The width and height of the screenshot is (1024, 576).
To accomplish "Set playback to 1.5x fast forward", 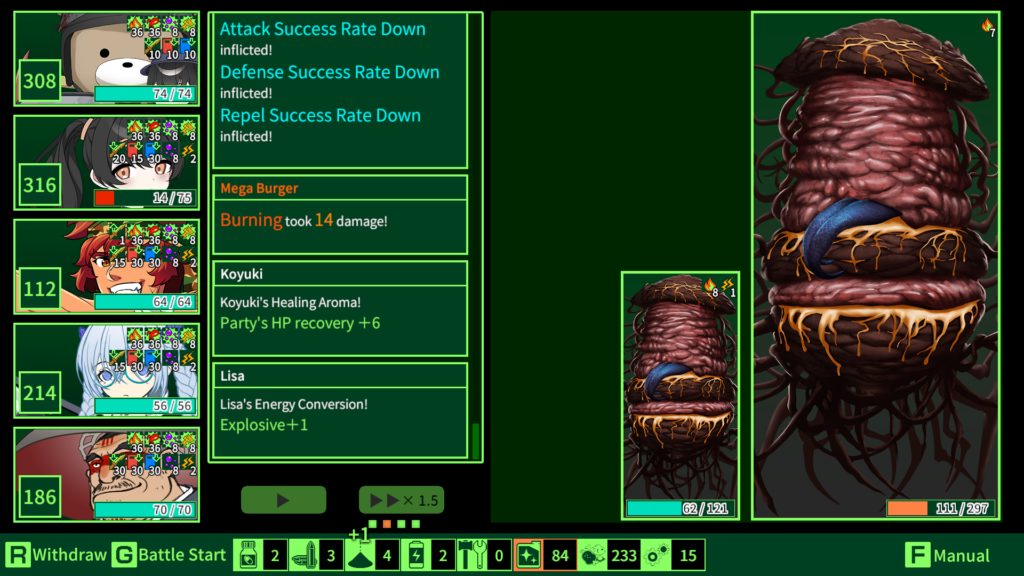I will point(401,500).
